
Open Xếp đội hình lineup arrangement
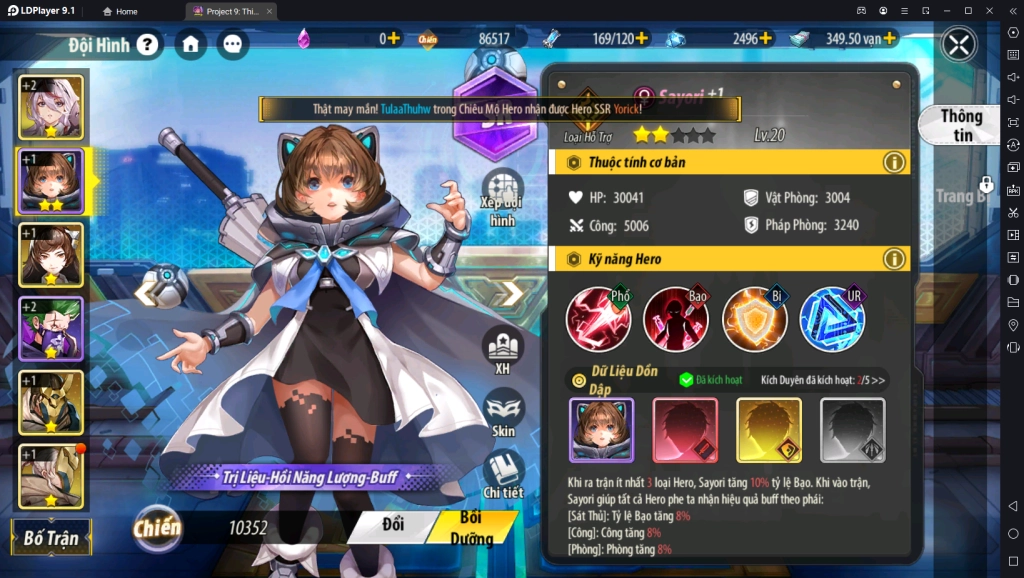pyautogui.click(x=503, y=198)
